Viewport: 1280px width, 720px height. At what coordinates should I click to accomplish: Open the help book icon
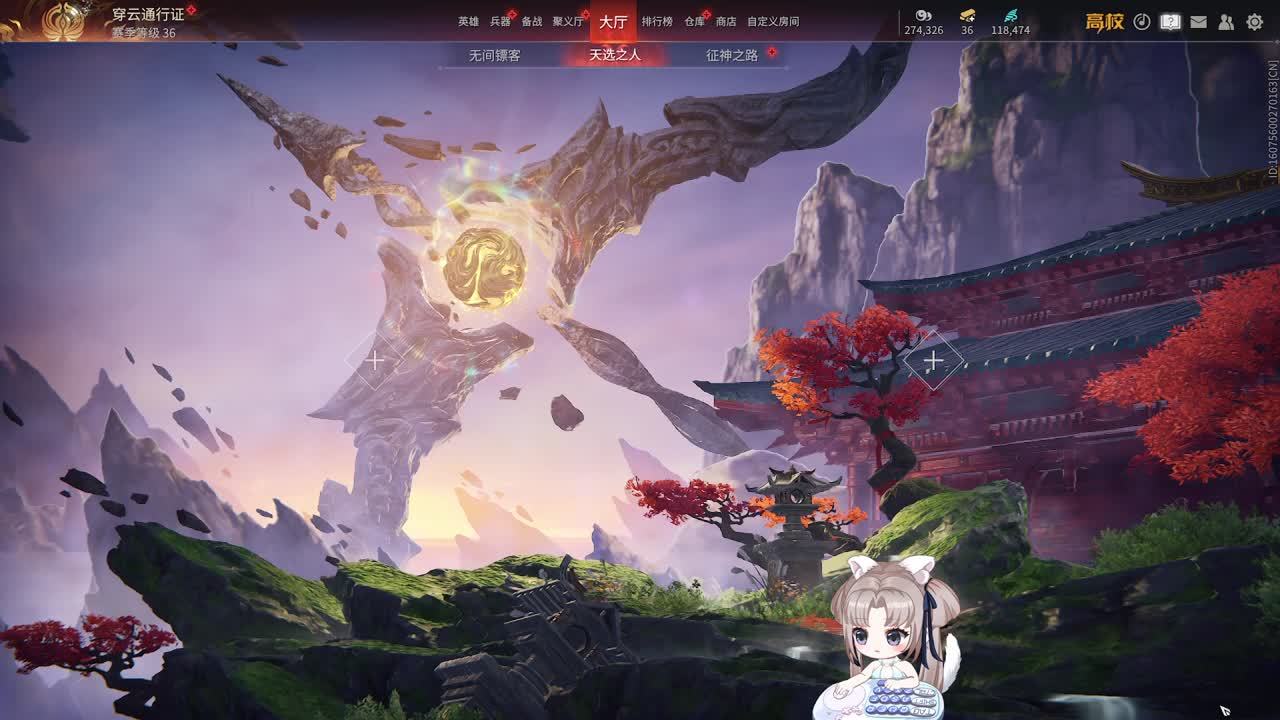[1170, 21]
